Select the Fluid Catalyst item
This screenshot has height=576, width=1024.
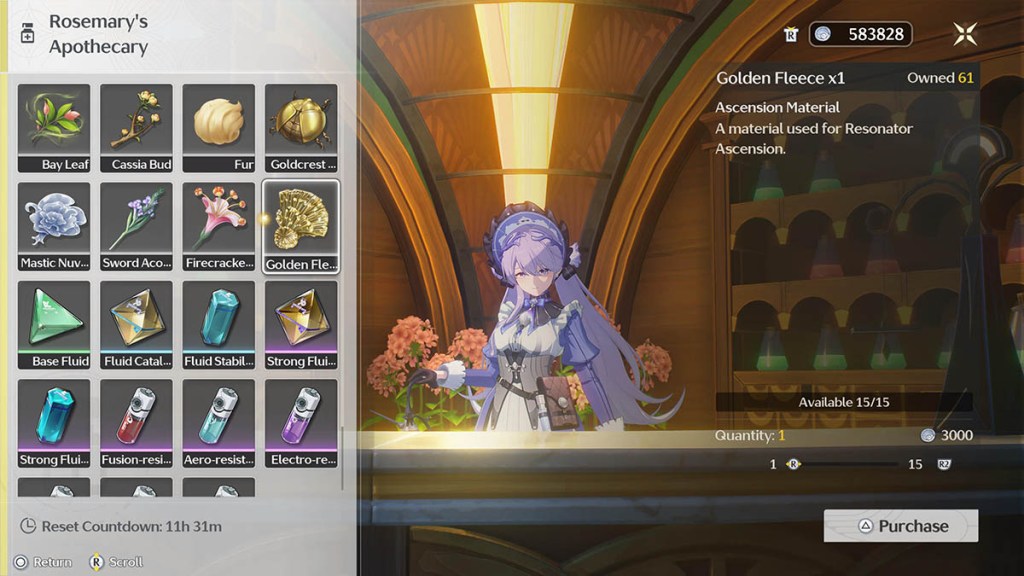coord(136,324)
